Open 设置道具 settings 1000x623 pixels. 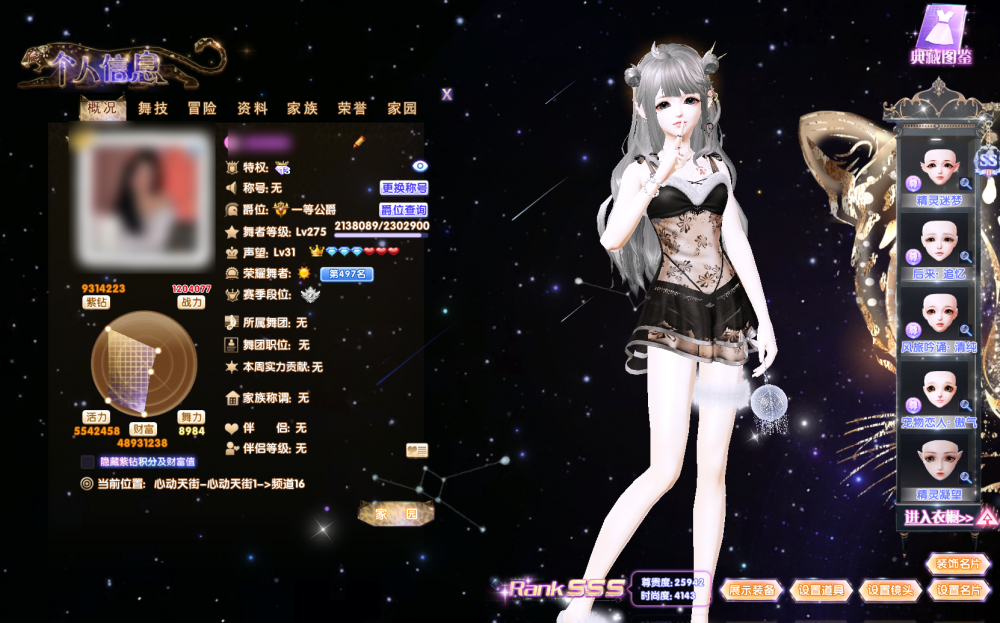click(822, 590)
